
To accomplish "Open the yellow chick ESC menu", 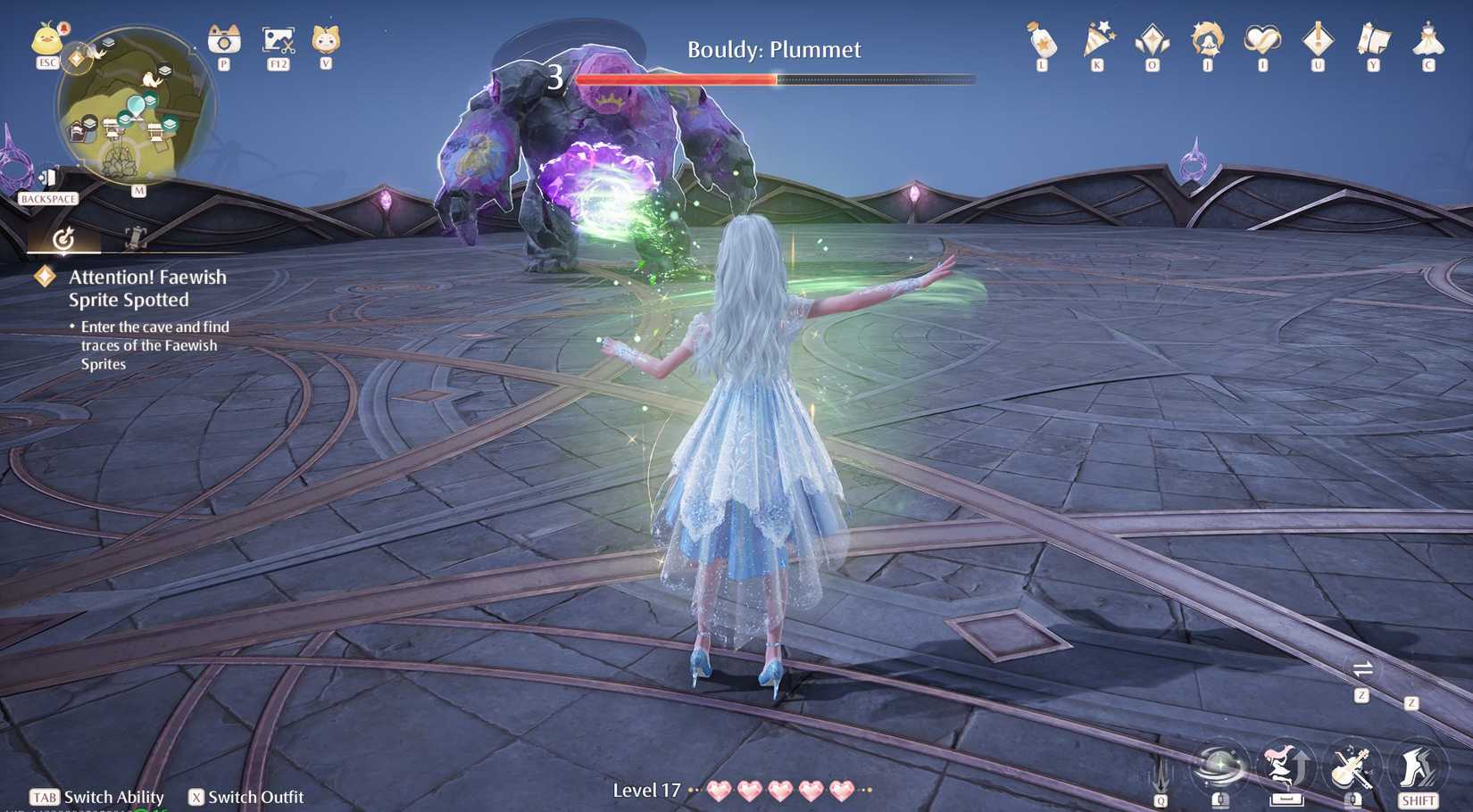I will pos(49,40).
